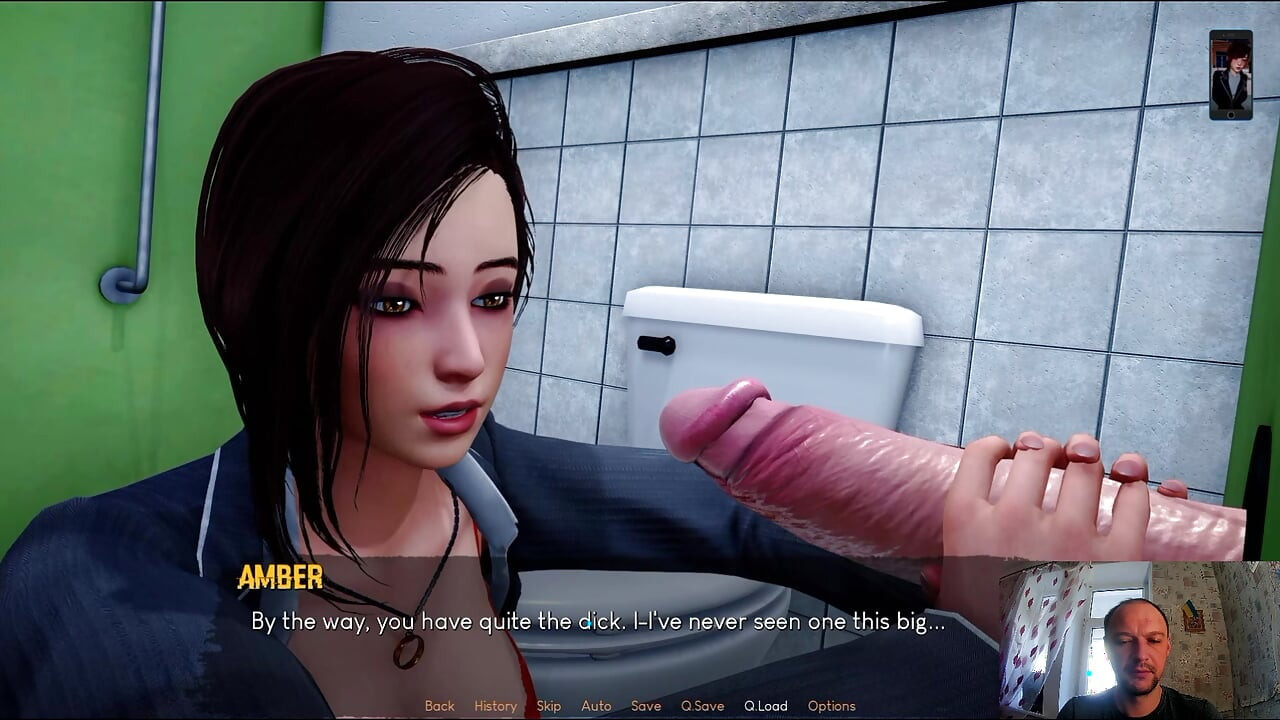Quick save the game with Q.Save
Viewport: 1280px width, 720px height.
coord(701,706)
